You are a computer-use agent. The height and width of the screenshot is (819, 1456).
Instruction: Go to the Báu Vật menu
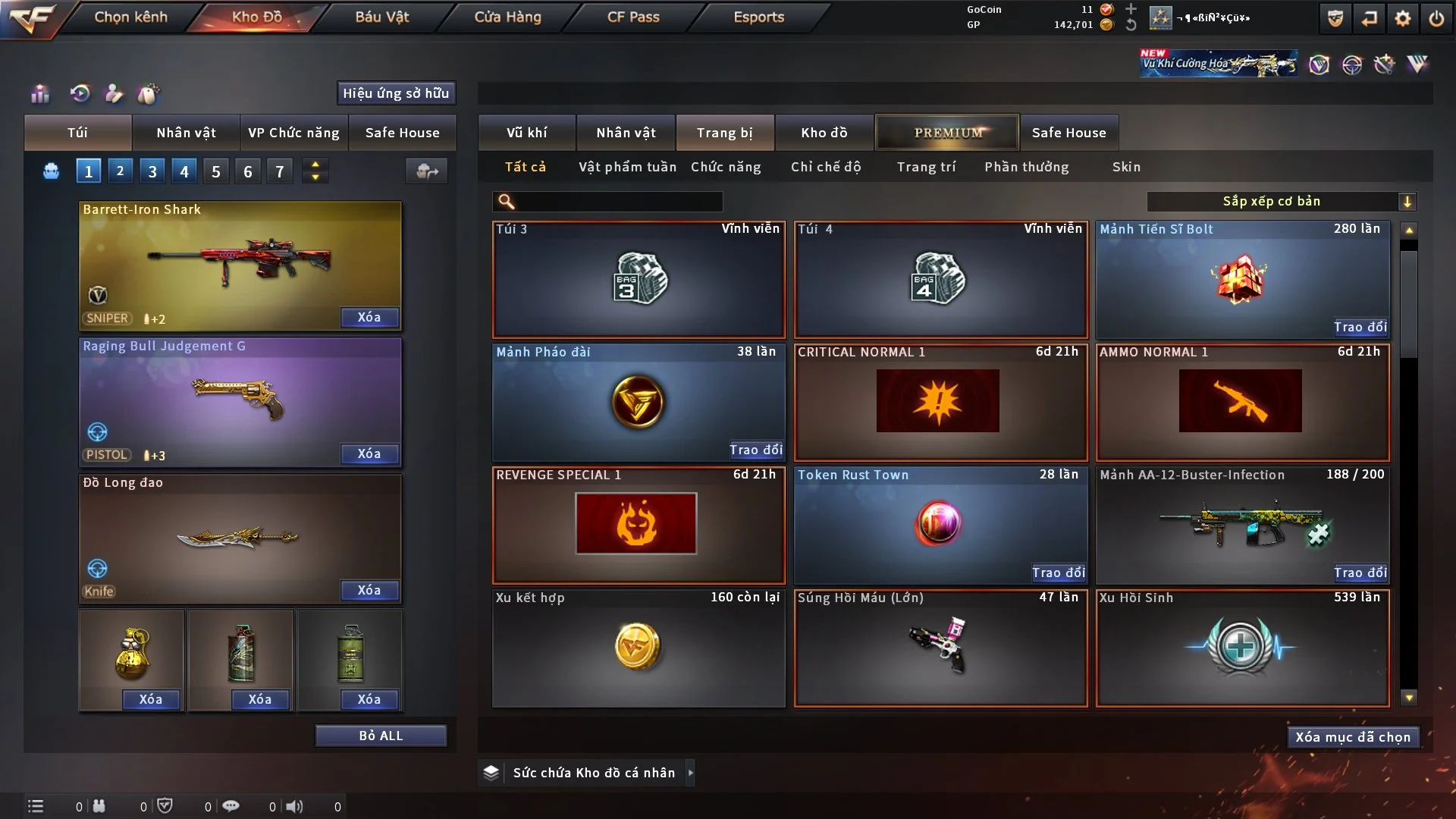381,17
